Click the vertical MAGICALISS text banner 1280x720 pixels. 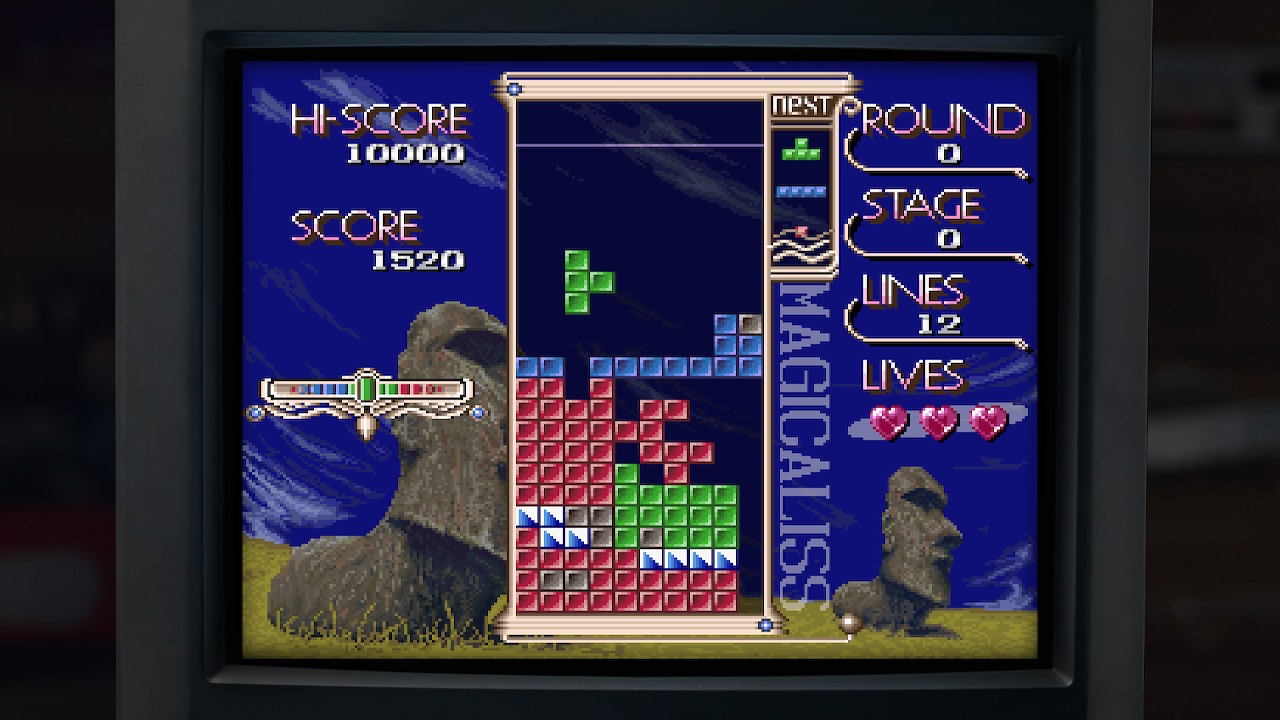[796, 430]
